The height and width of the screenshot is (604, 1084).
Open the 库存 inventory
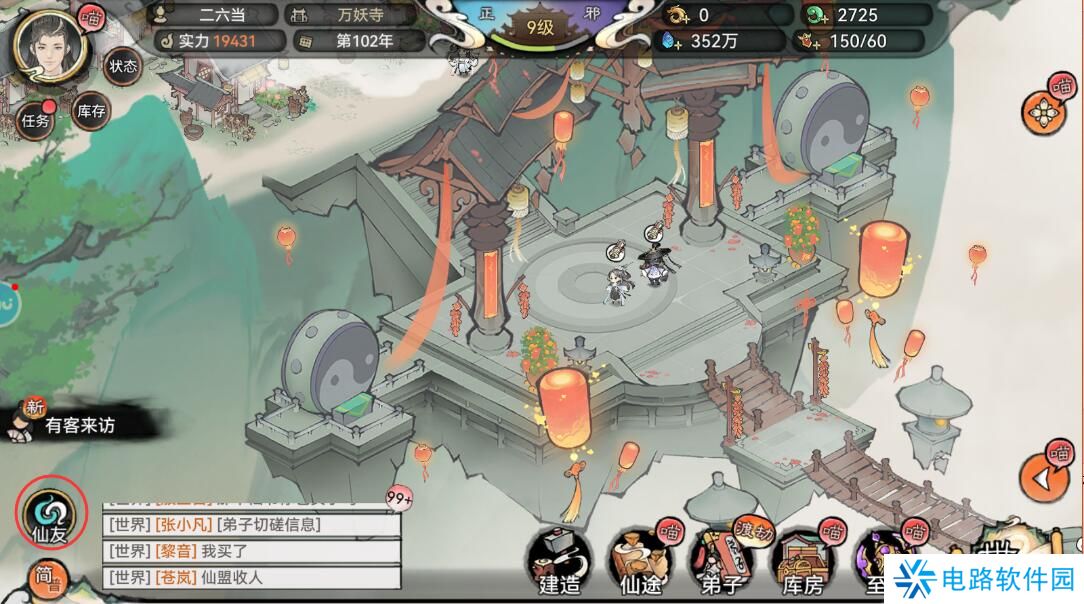click(91, 112)
